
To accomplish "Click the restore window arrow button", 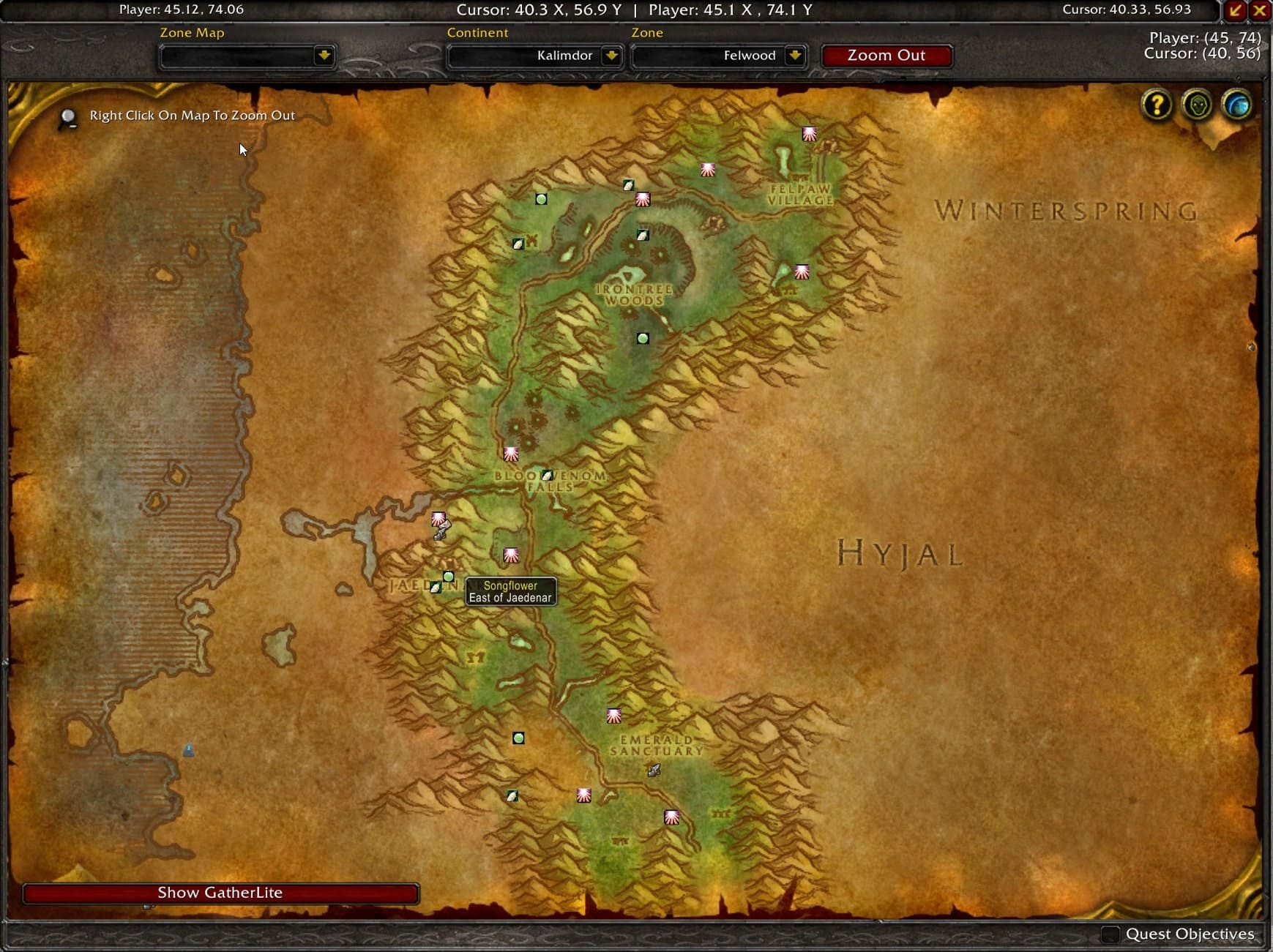I will pos(1236,10).
